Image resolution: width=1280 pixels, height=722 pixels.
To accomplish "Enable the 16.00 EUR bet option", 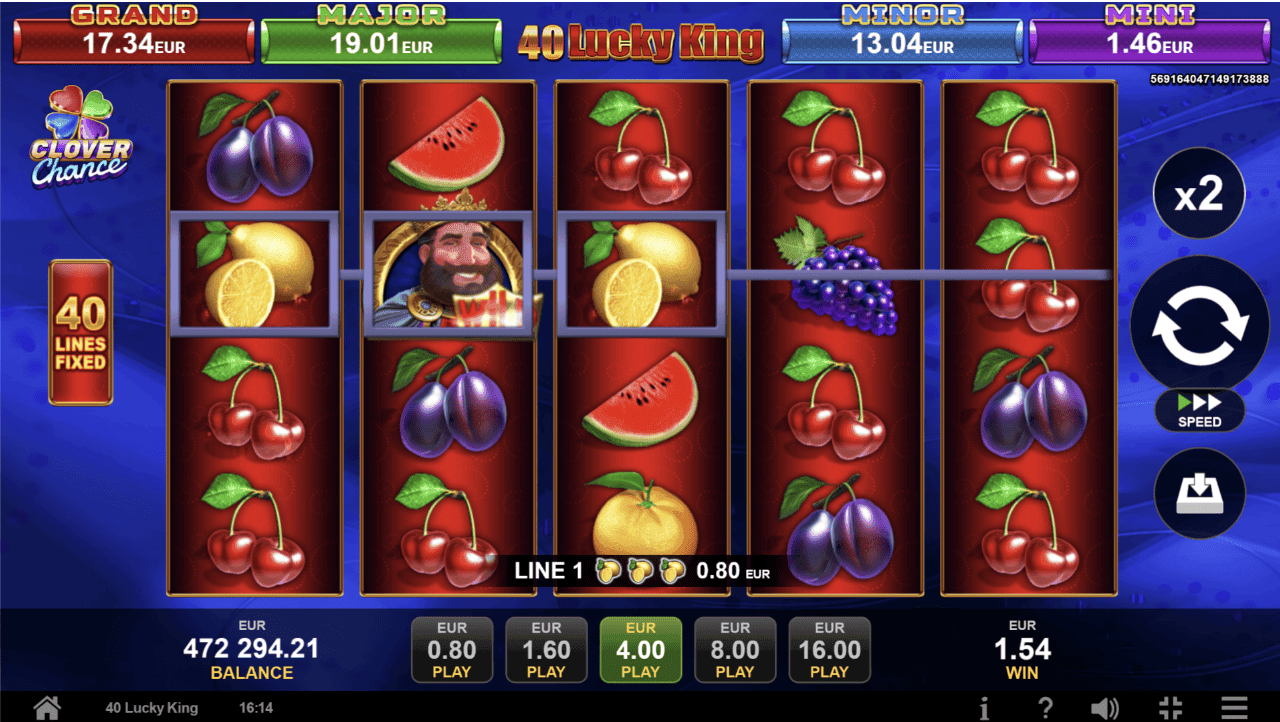I will click(829, 649).
